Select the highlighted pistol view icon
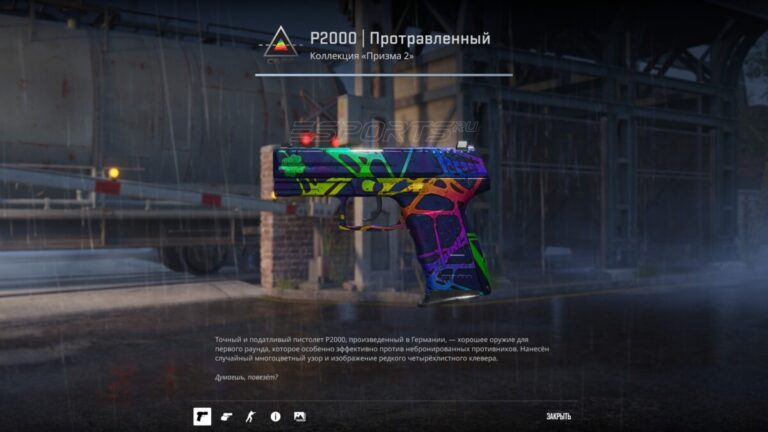Screen dimensions: 768x432 (202, 416)
